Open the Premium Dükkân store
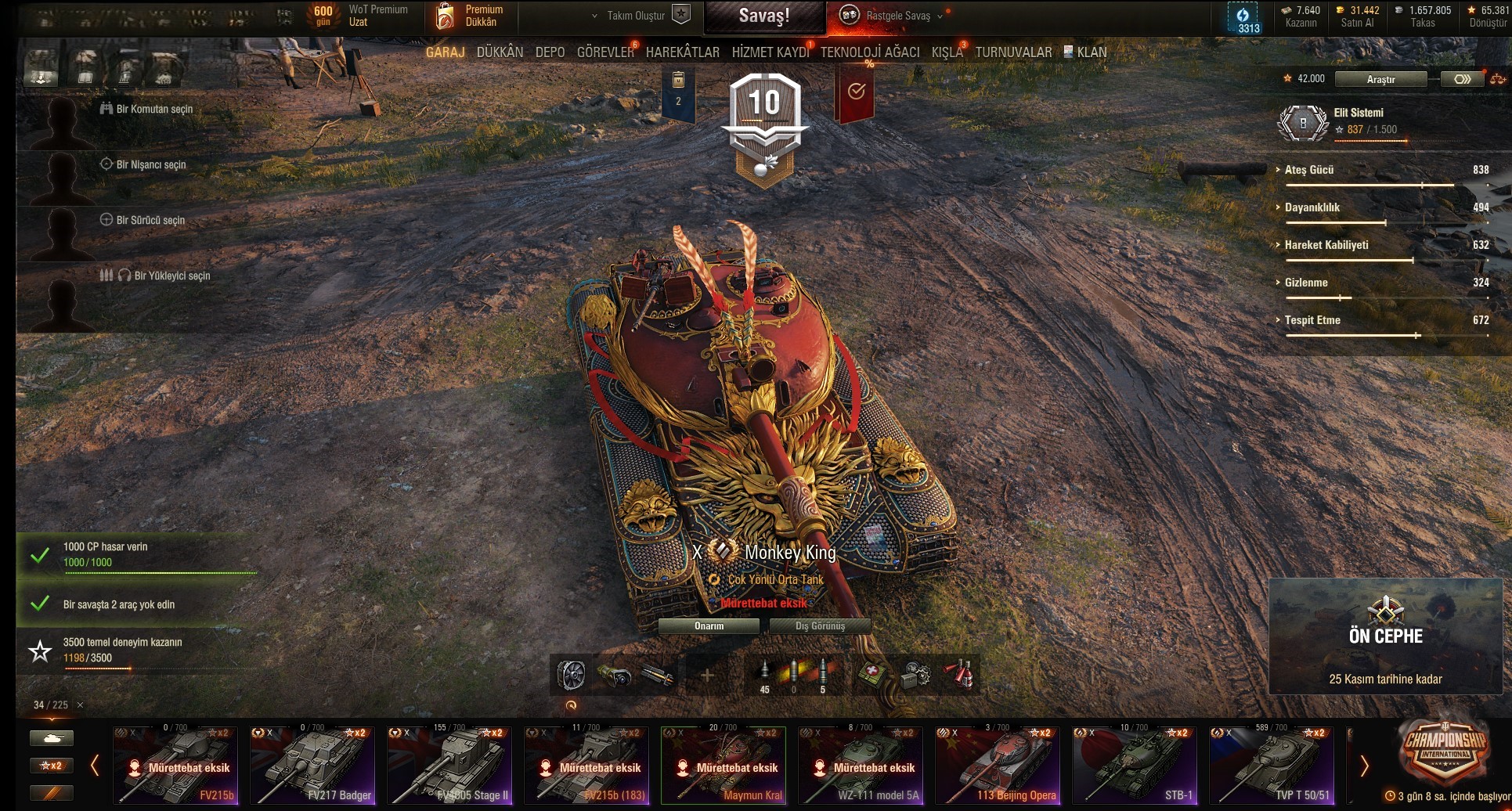The image size is (1512, 811). (x=470, y=16)
